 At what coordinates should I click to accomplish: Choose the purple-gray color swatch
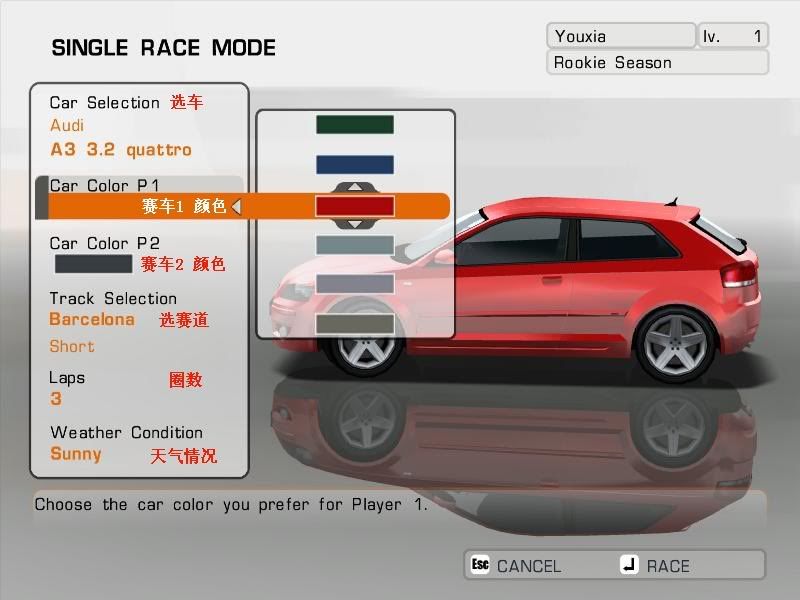point(355,284)
